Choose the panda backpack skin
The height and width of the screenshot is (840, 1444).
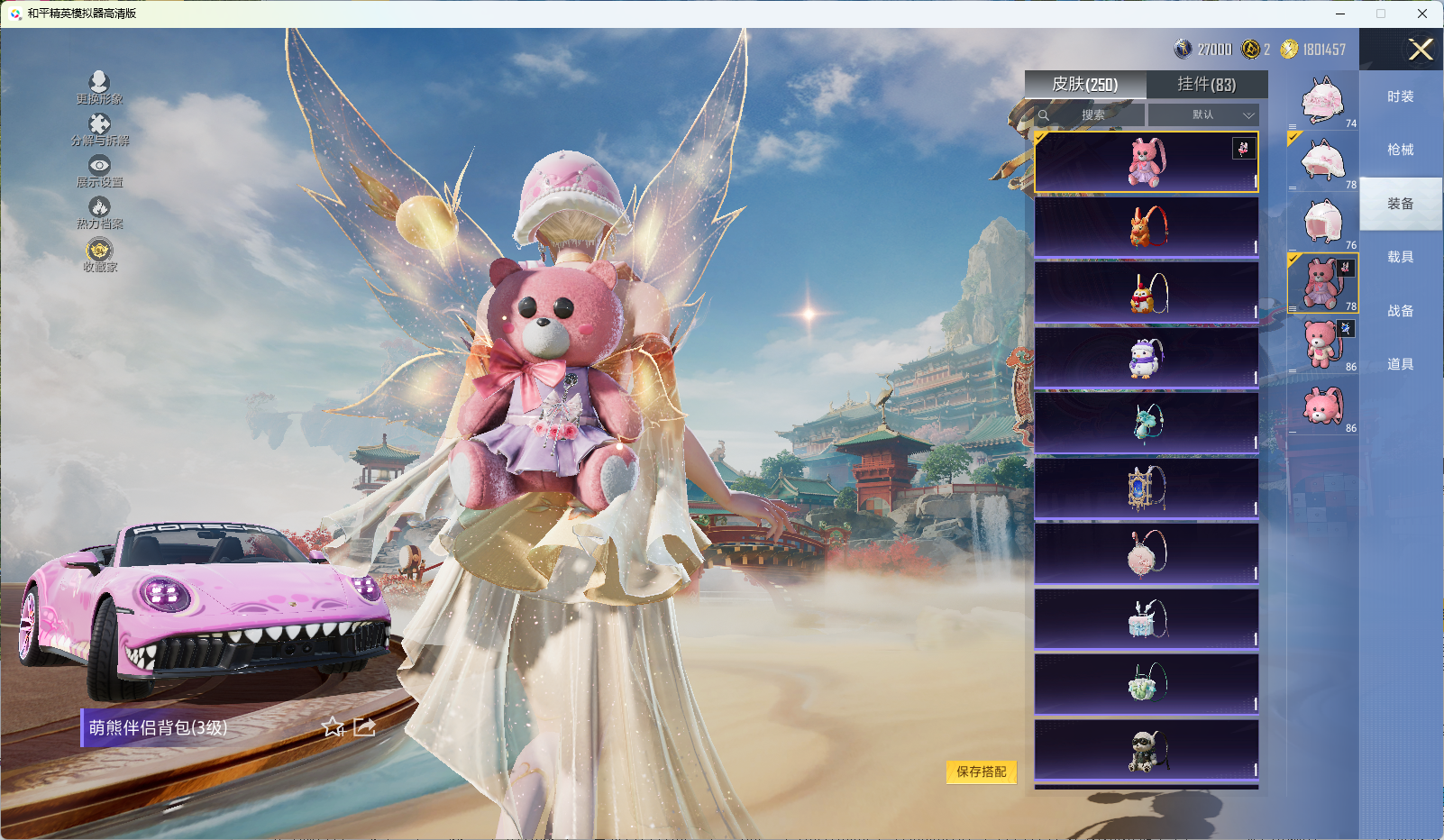[1146, 750]
